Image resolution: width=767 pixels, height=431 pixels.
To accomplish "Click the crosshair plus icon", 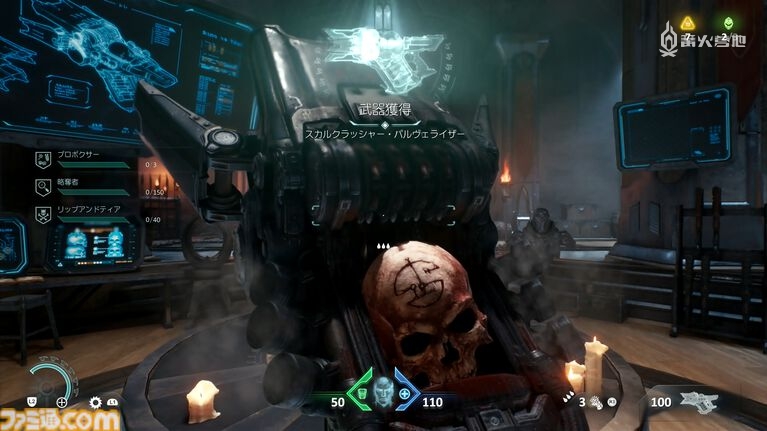I will 62,402.
